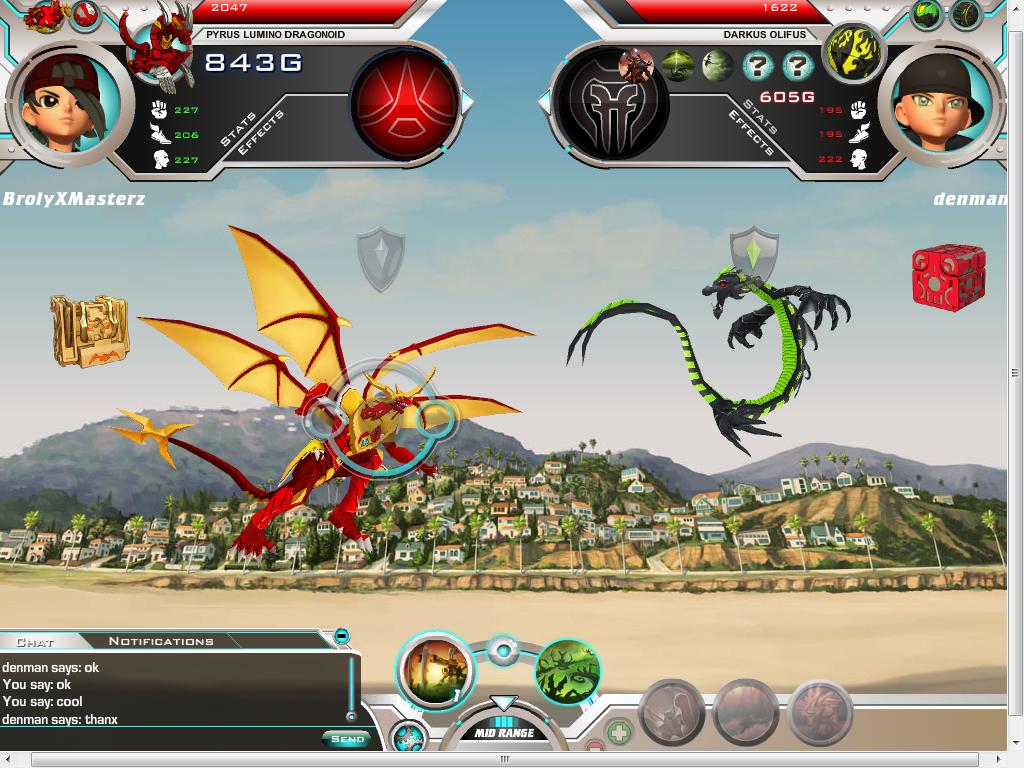Click the red Pyrus attribute emblem
This screenshot has width=1024, height=768.
[x=404, y=101]
